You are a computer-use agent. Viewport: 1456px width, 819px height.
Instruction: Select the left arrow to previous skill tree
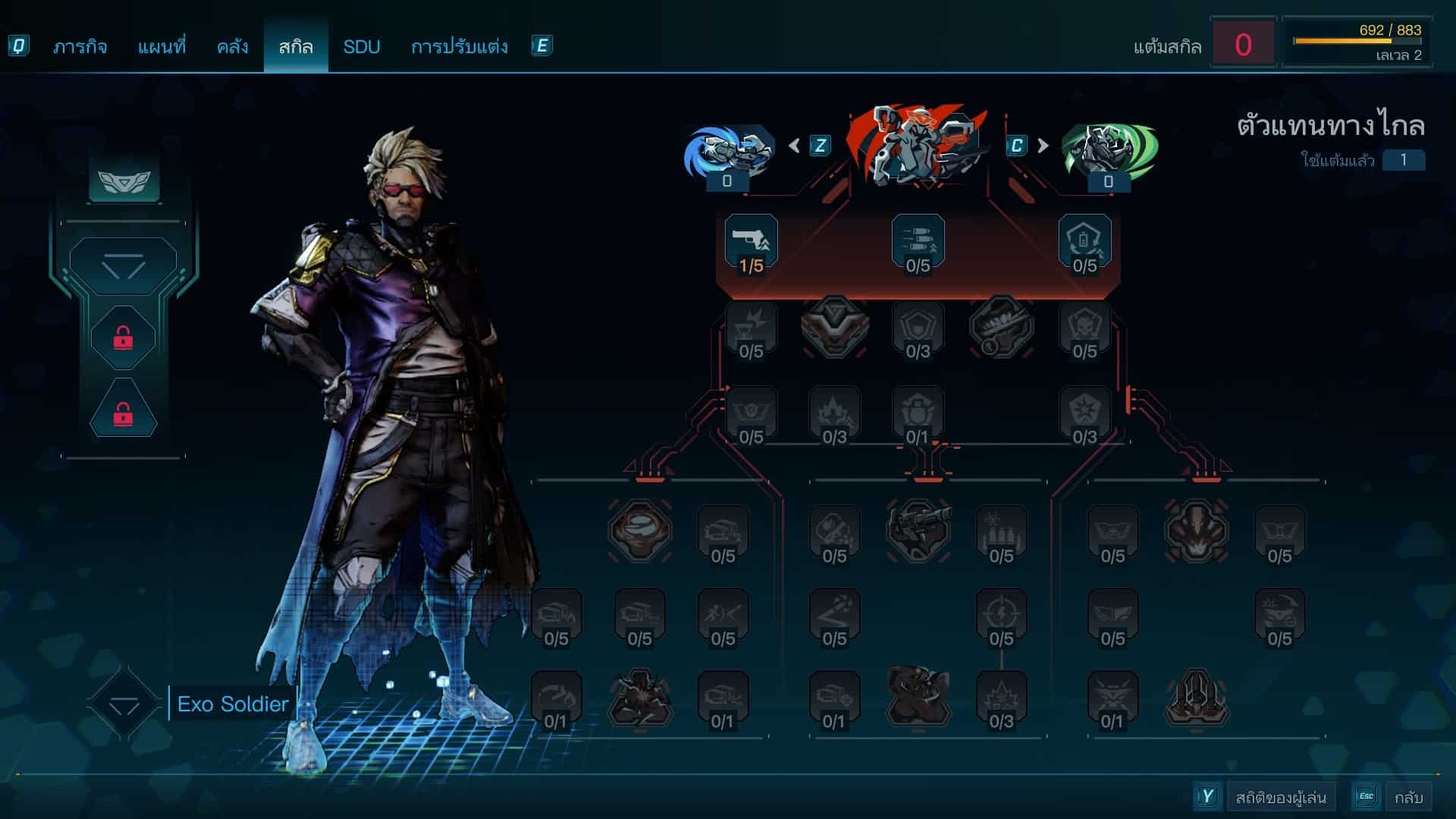pos(795,145)
